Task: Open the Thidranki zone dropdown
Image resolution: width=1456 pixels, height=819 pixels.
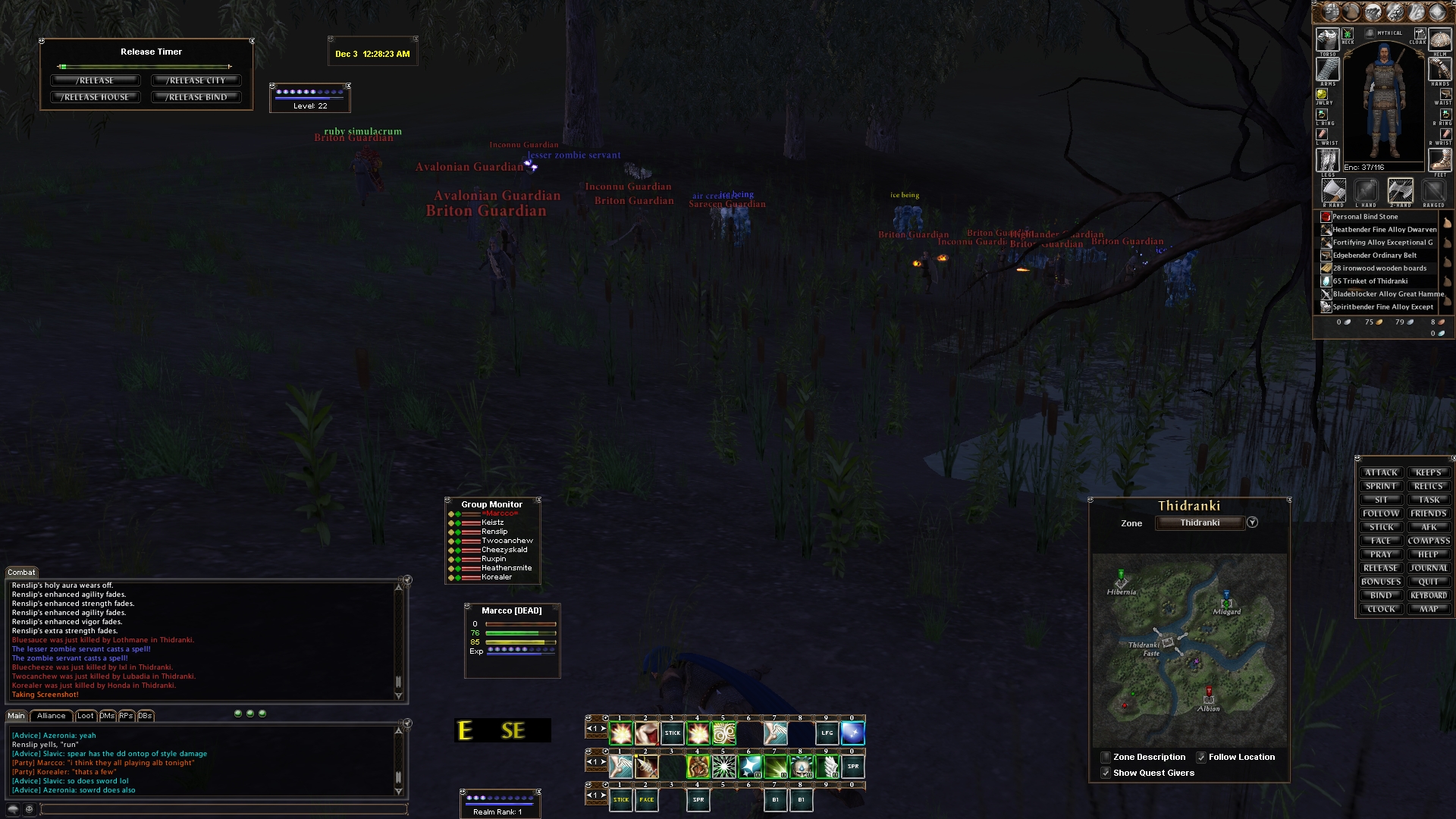Action: [x=1253, y=522]
